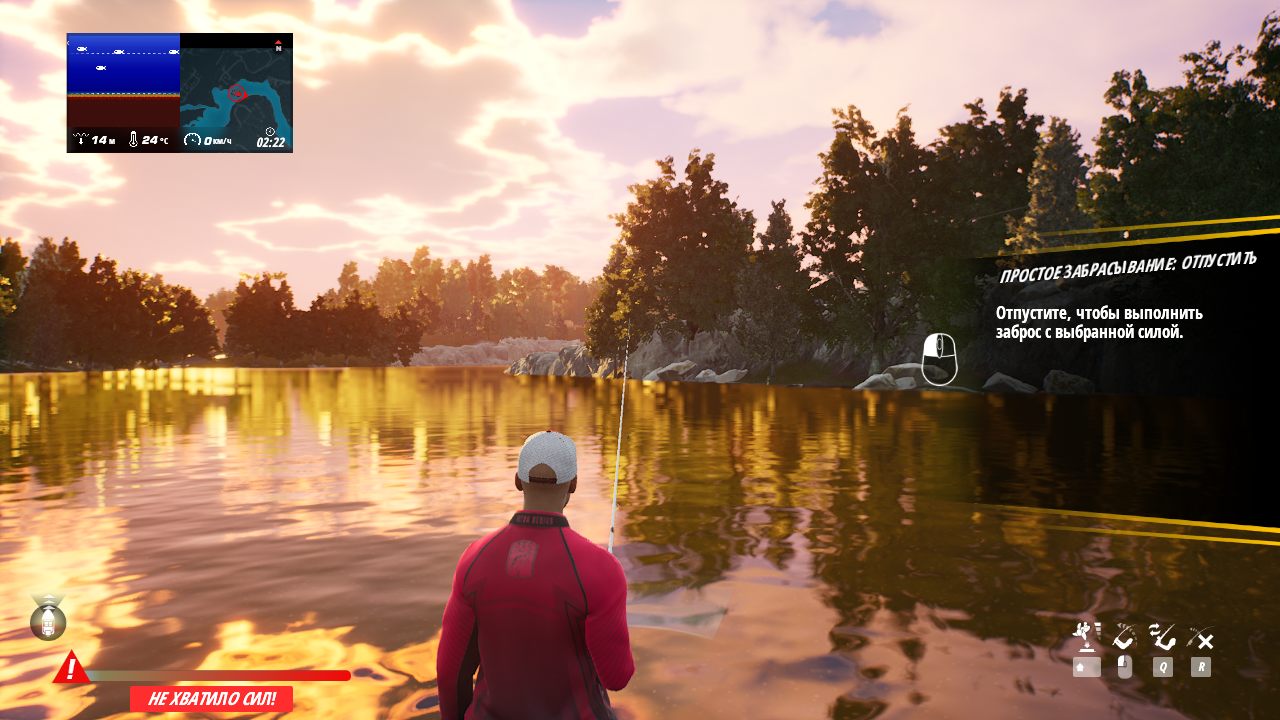Select the stow rod icon above the R key
Screen dimensions: 1280x720
(x=1199, y=637)
